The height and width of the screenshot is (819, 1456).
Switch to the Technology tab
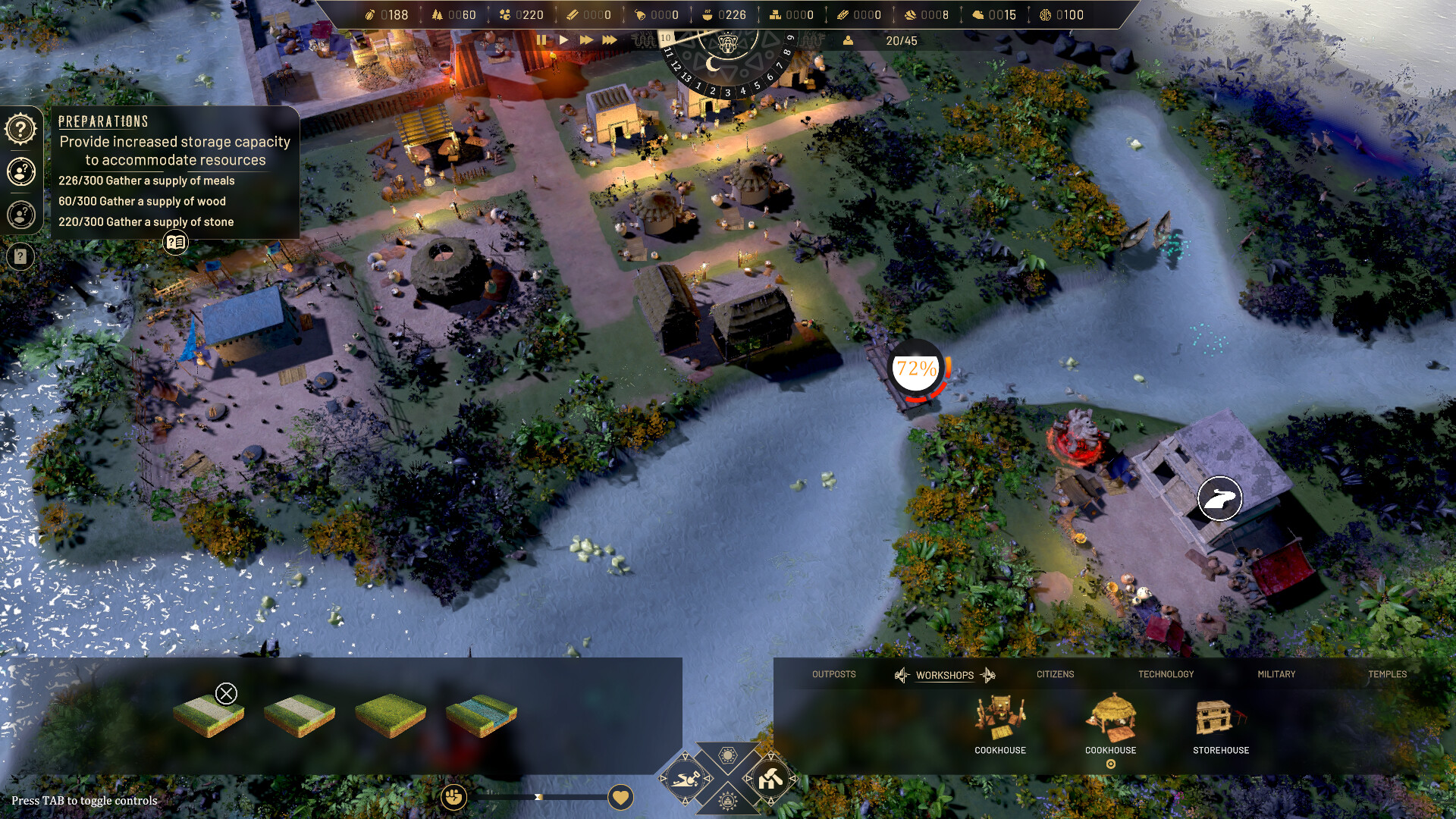point(1166,674)
